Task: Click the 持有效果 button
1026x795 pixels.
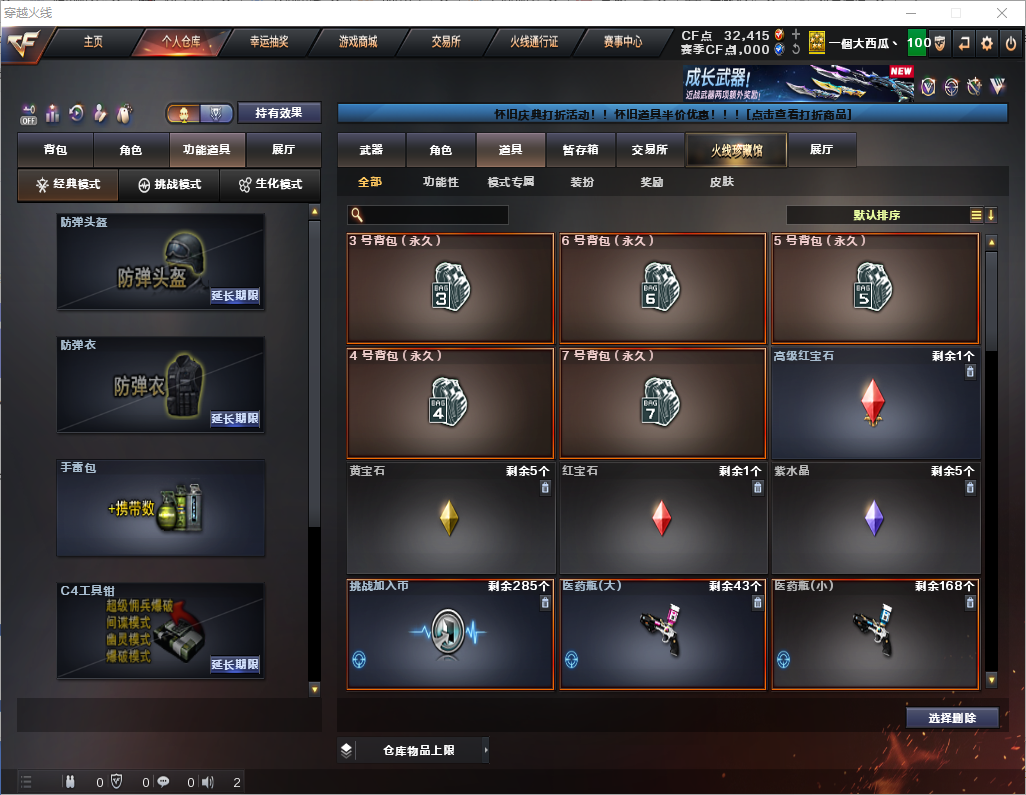Action: pyautogui.click(x=279, y=113)
